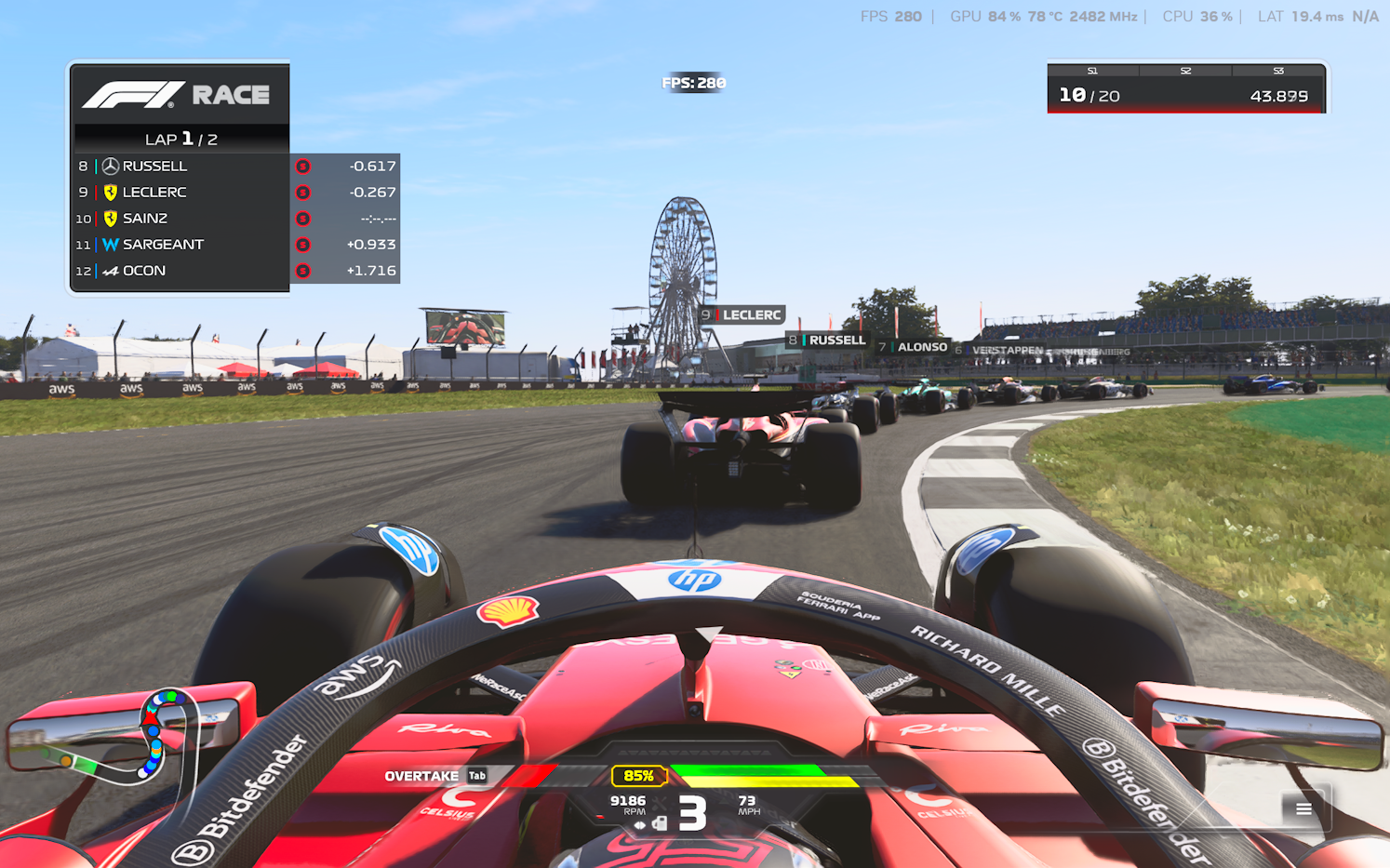The height and width of the screenshot is (868, 1390).
Task: Click the Tab key badge next to OVERTAKE
Action: 477,775
